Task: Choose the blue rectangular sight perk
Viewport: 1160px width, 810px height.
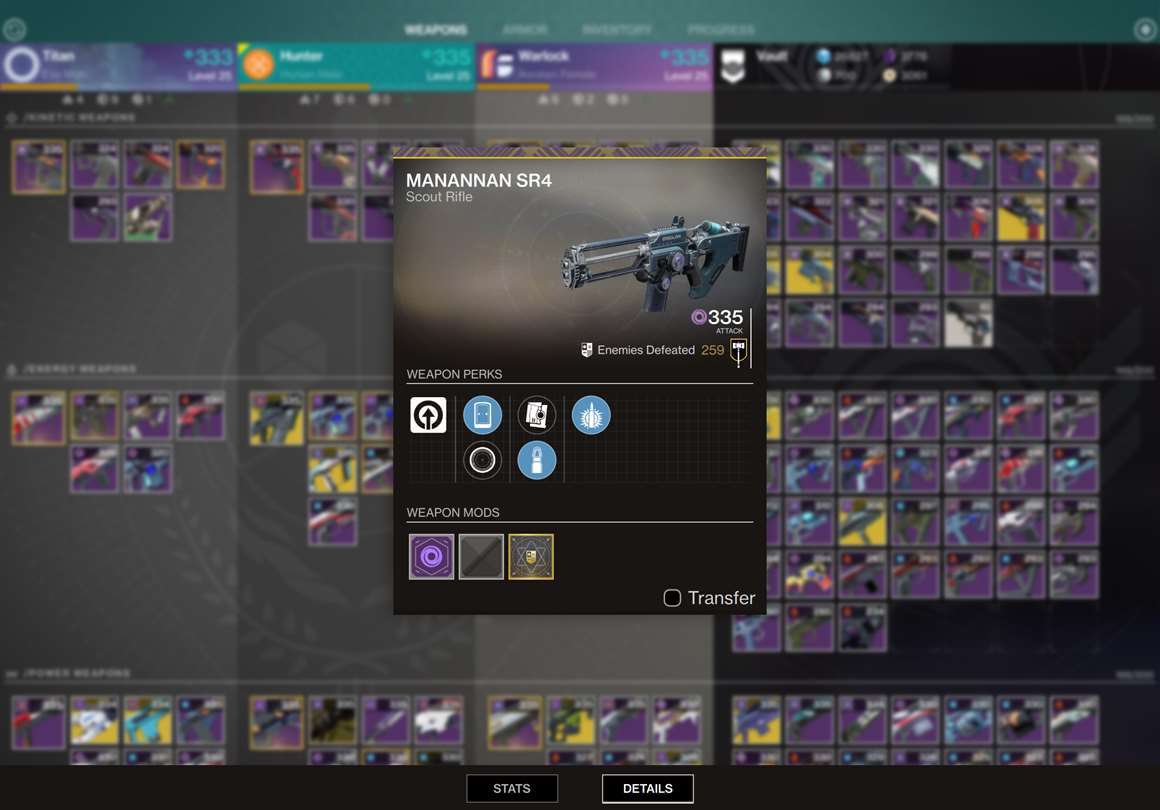Action: [482, 415]
